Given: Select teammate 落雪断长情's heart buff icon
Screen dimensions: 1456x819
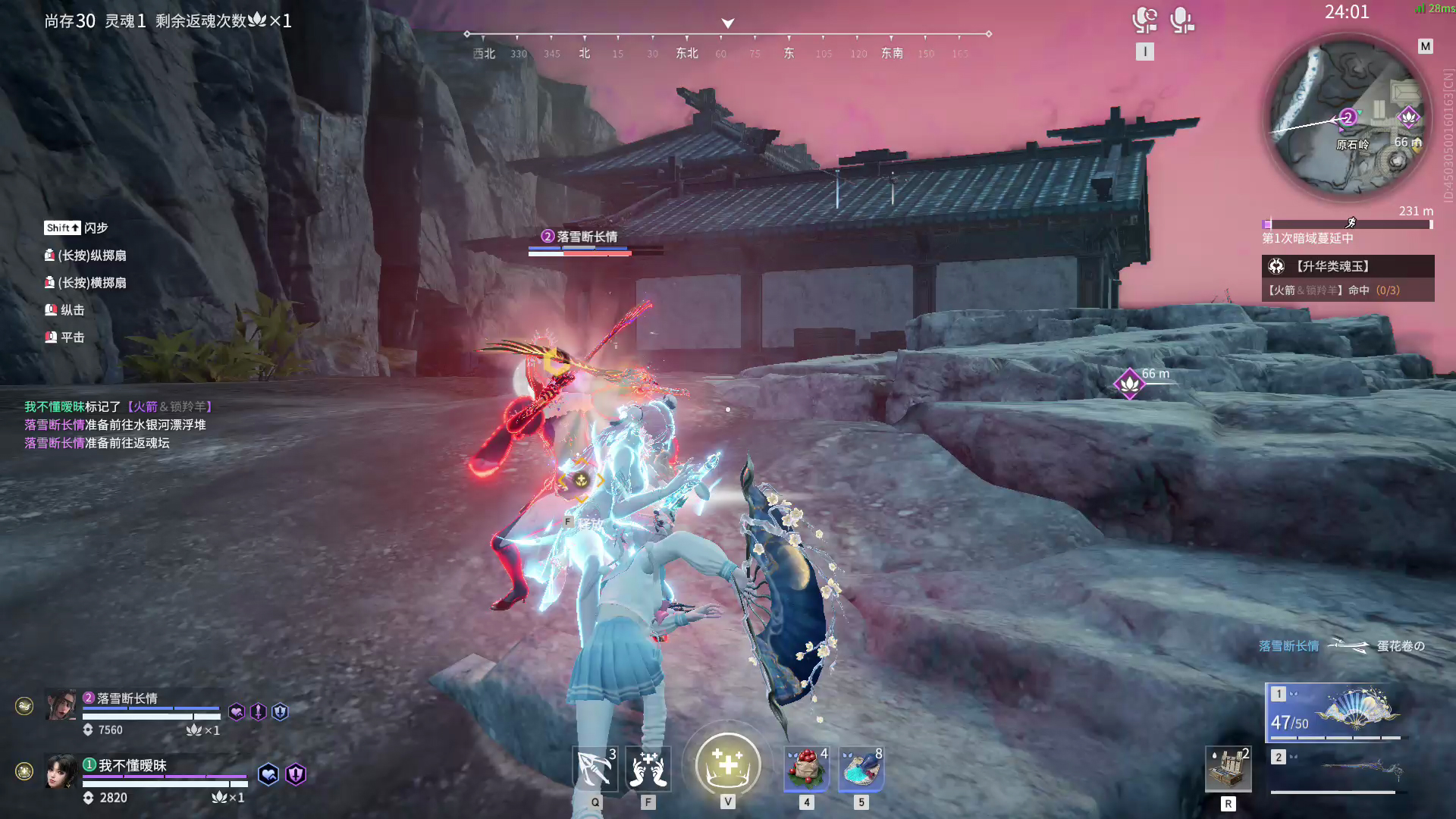Looking at the screenshot, I should tap(237, 711).
